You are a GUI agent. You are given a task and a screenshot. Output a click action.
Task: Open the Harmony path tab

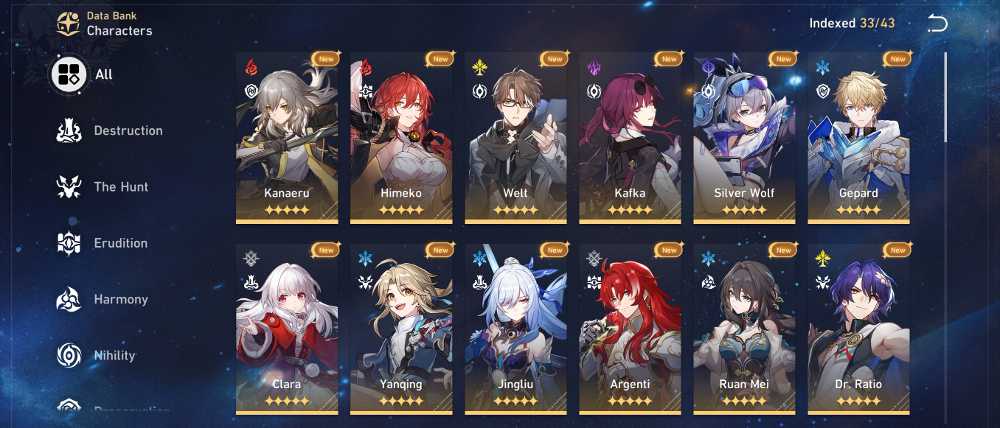105,299
